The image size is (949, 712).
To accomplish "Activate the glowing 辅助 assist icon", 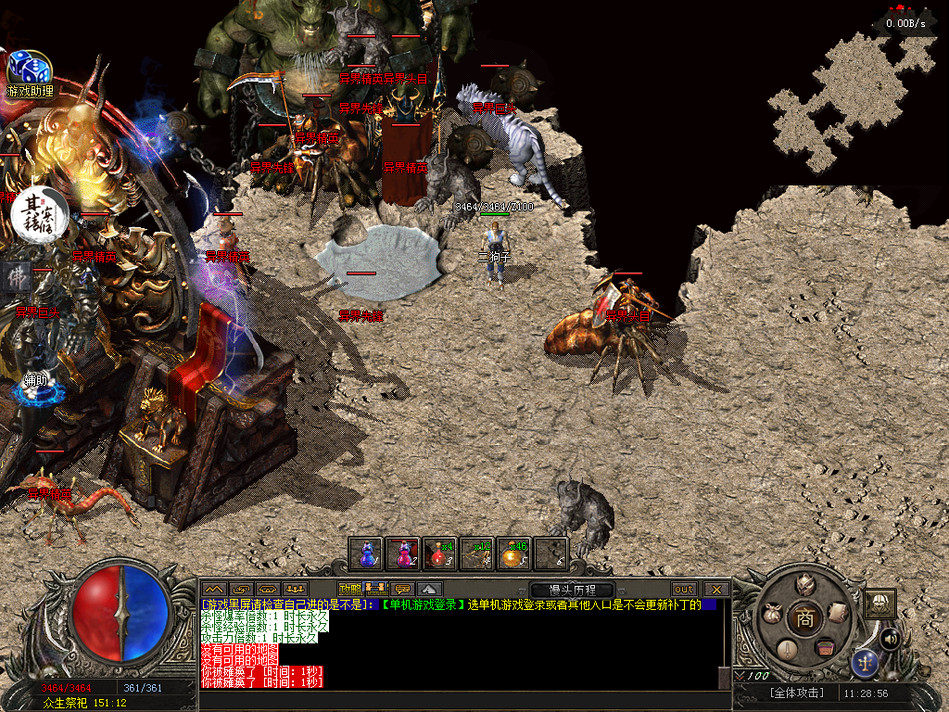I will (x=36, y=388).
